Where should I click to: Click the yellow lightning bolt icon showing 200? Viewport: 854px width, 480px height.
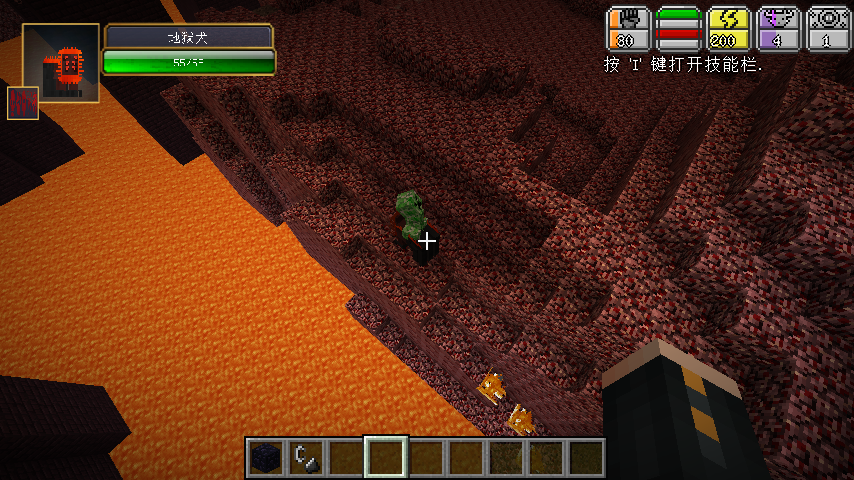728,29
